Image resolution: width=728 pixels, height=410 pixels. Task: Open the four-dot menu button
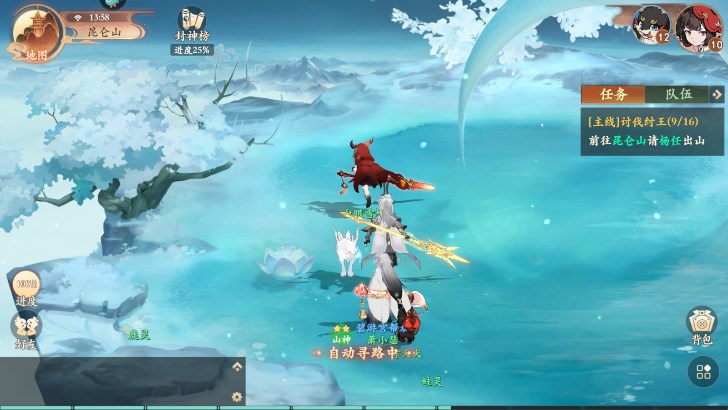(703, 374)
